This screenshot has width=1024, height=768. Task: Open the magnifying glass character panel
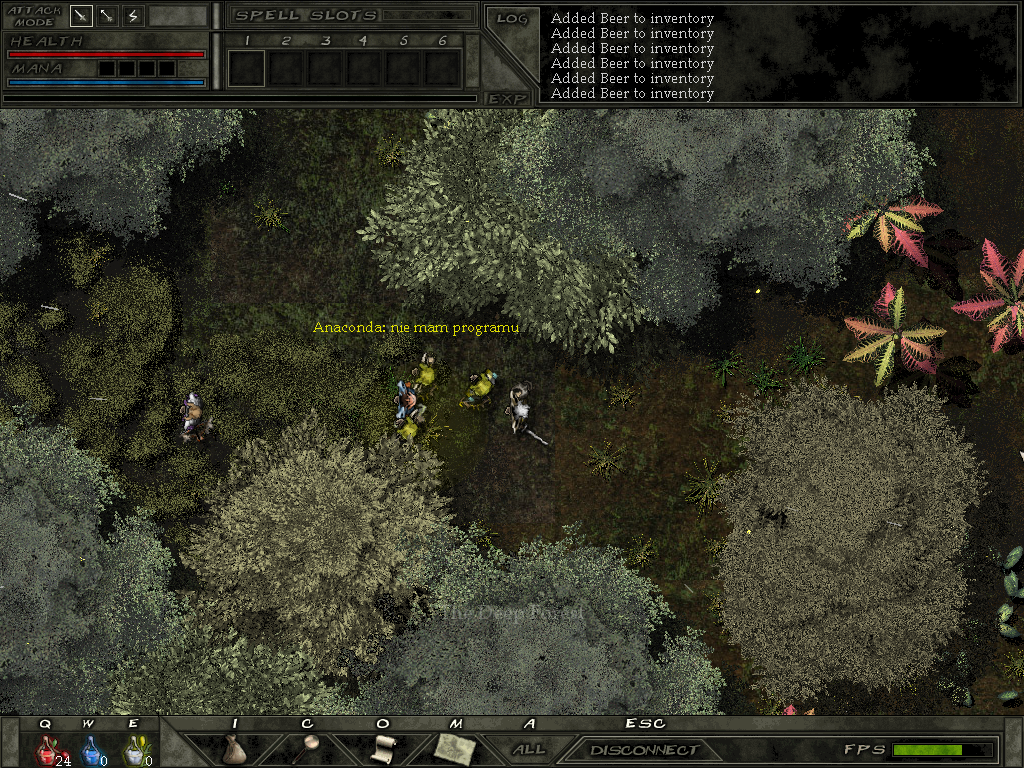click(x=309, y=749)
